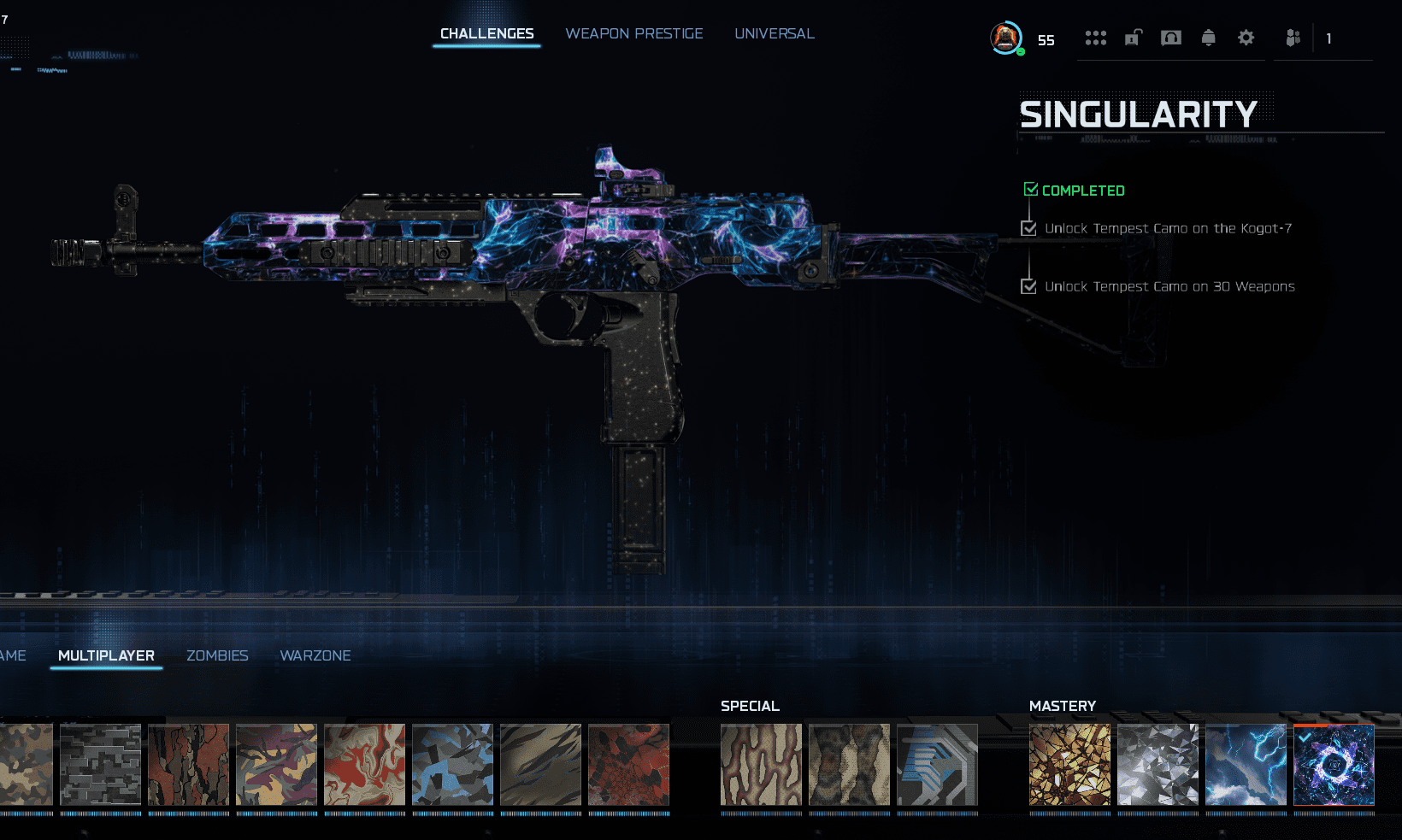Open the party squad icon
Image resolution: width=1402 pixels, height=840 pixels.
click(1292, 38)
